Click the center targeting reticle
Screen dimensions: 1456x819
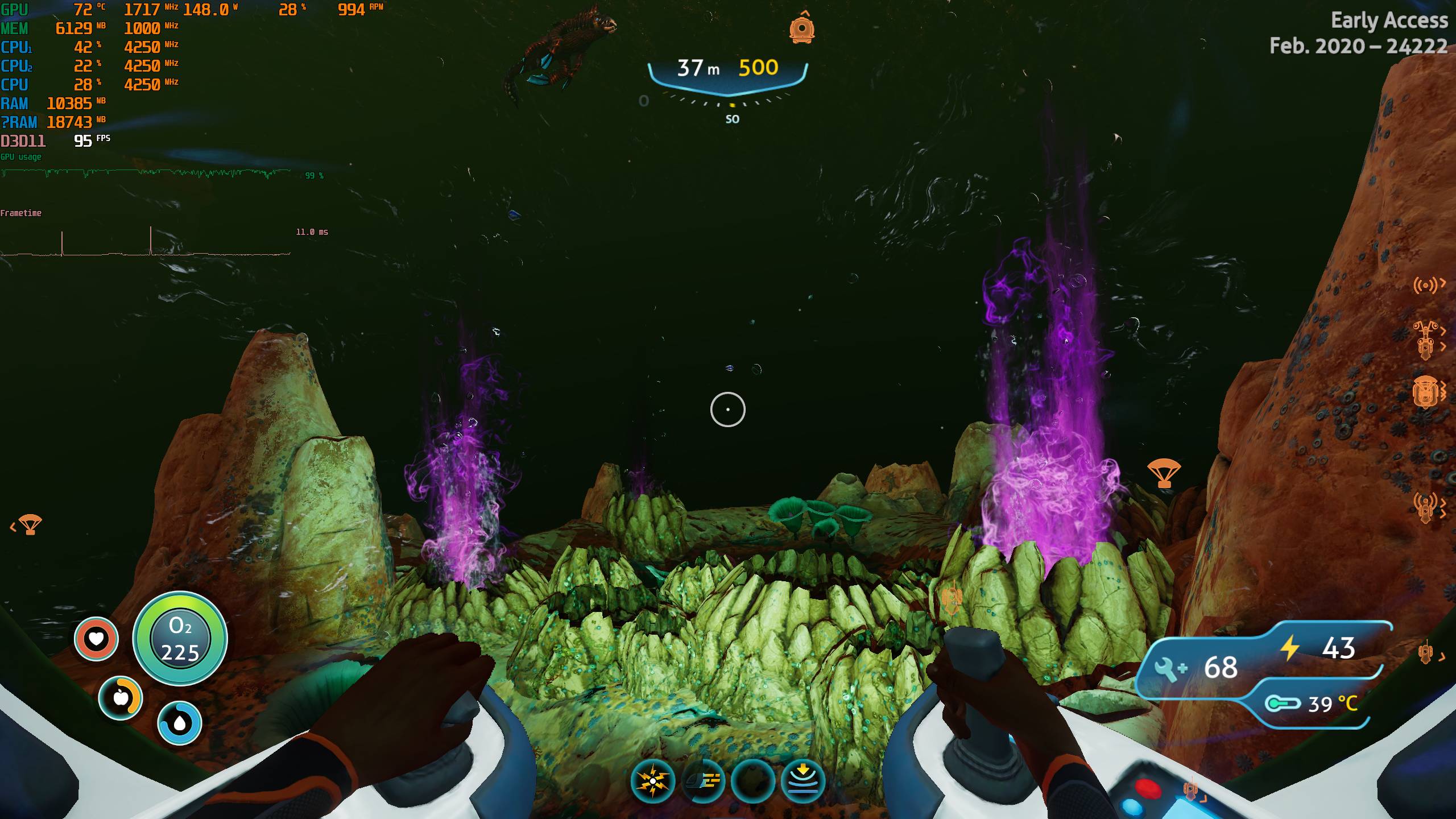(x=728, y=408)
